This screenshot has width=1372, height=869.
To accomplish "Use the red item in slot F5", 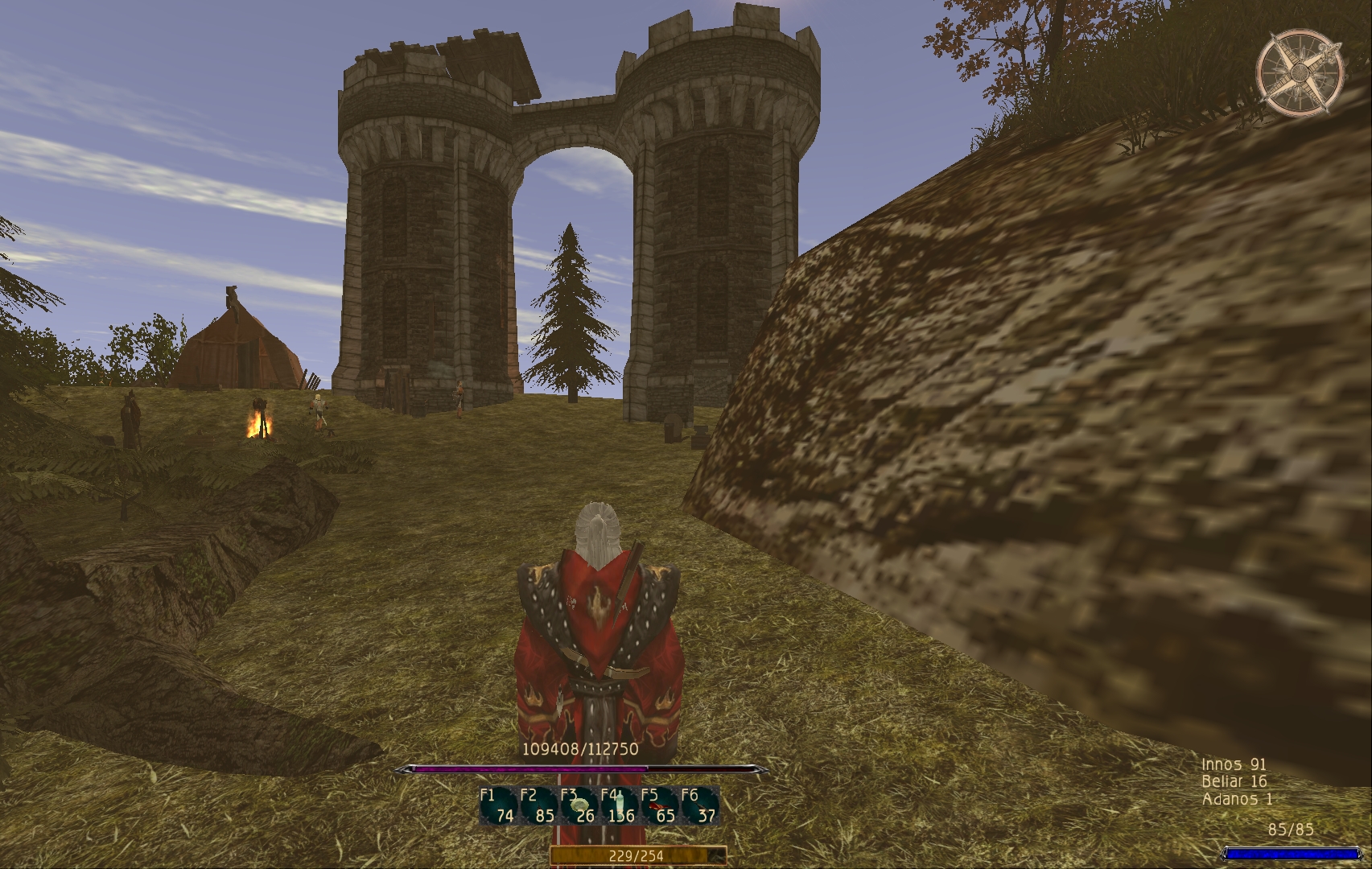I will click(x=659, y=806).
